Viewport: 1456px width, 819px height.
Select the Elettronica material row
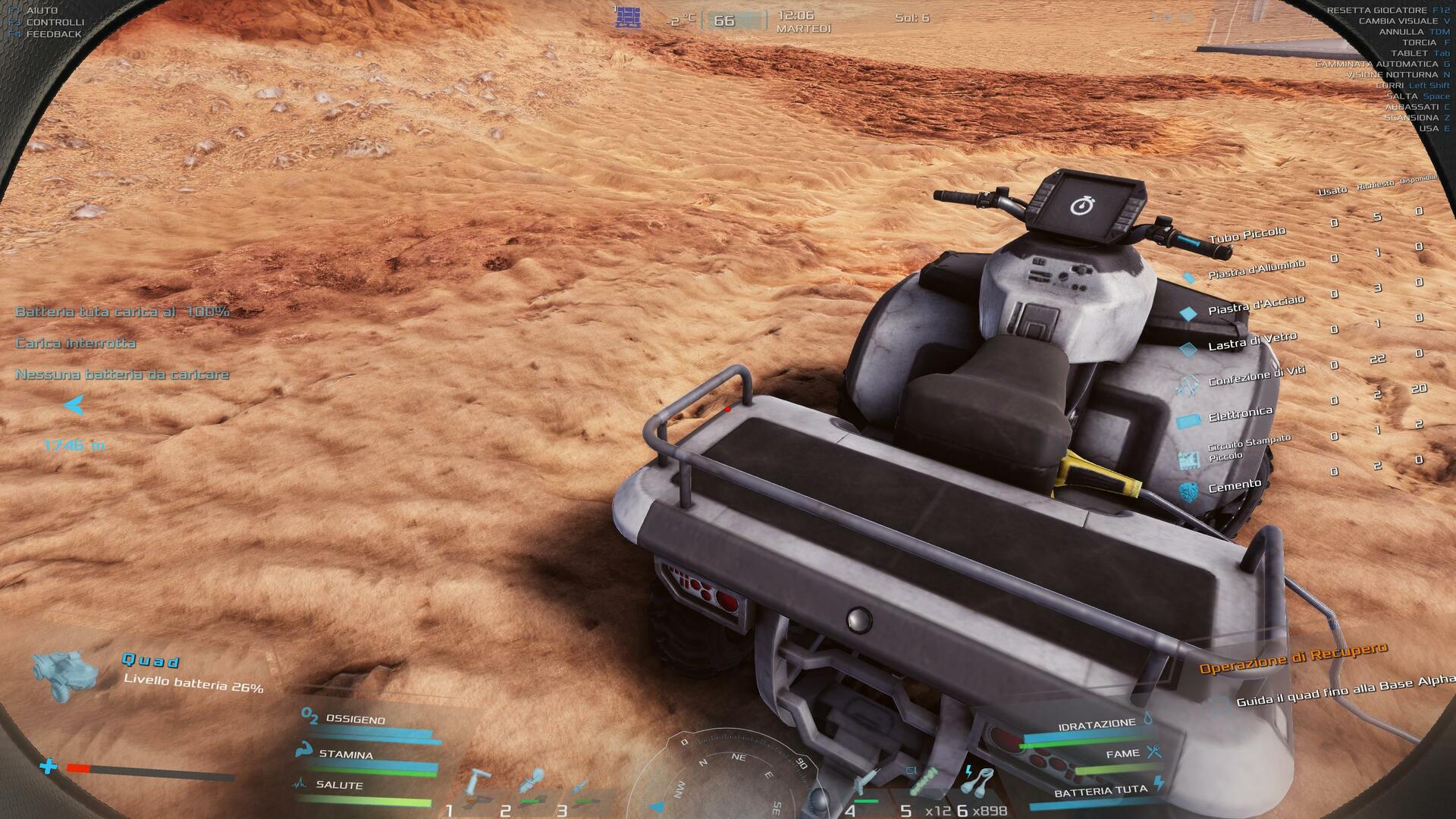pyautogui.click(x=1240, y=414)
